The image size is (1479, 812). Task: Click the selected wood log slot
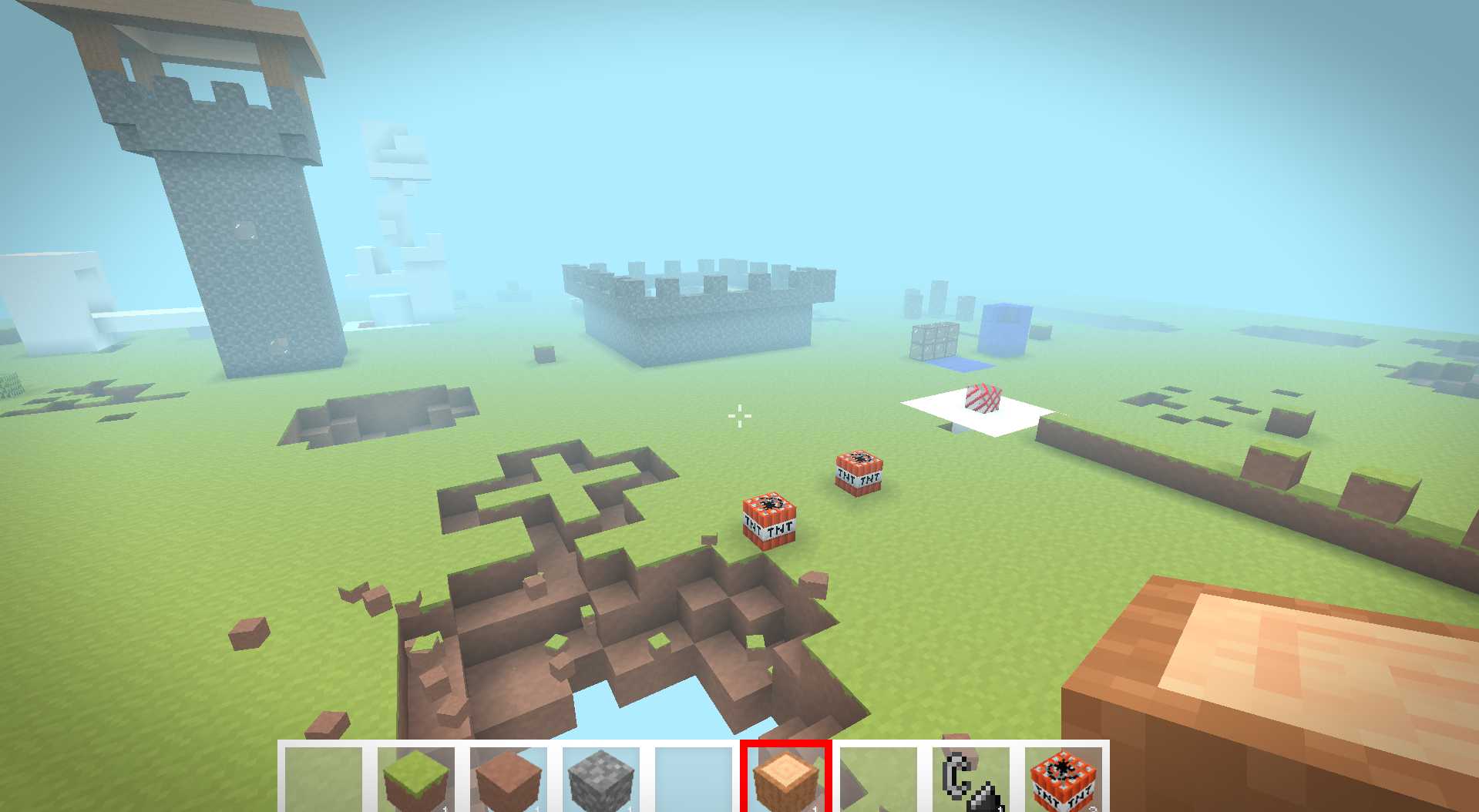pos(786,778)
